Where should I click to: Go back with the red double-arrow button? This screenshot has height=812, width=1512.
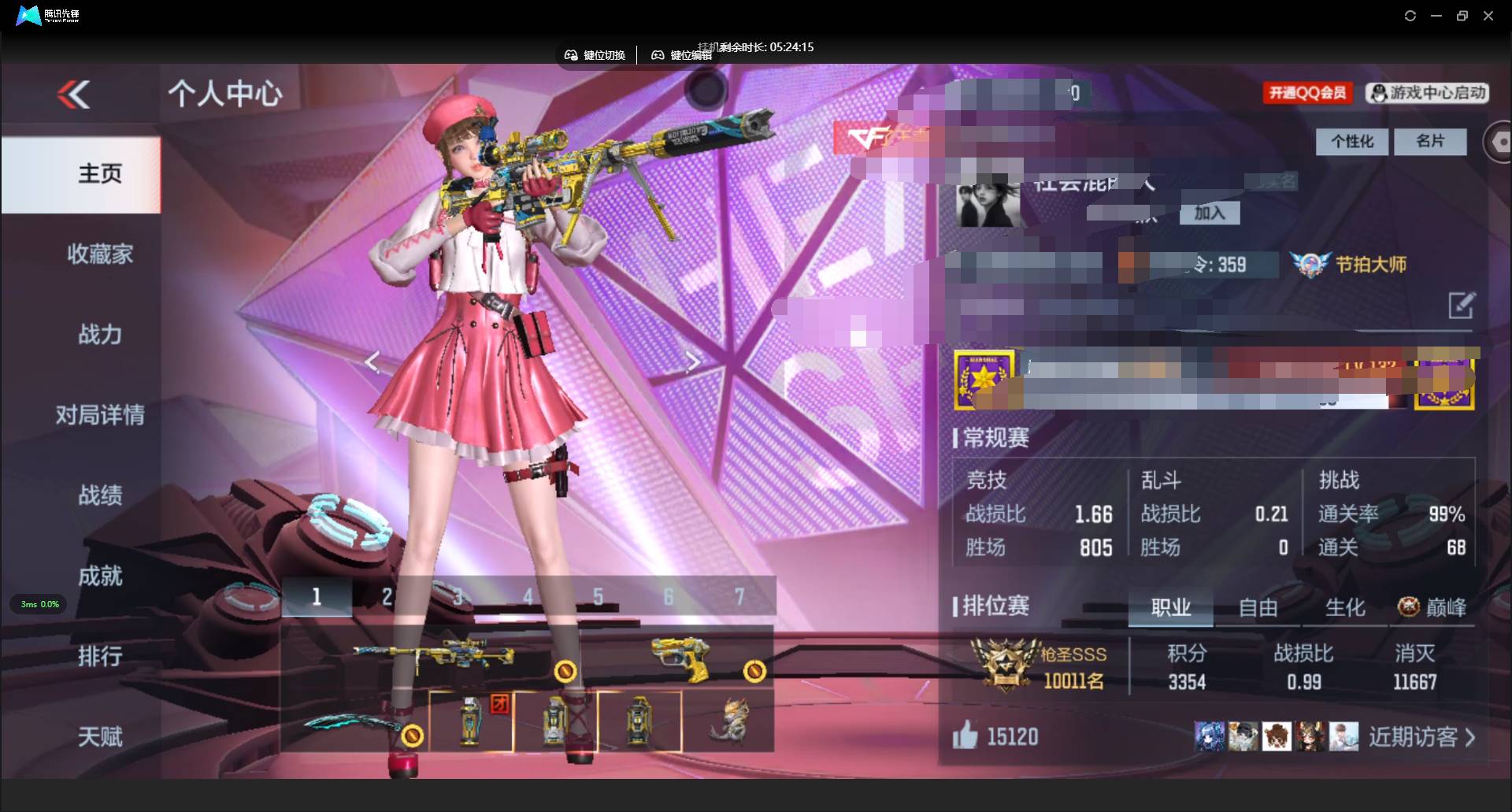pyautogui.click(x=74, y=95)
